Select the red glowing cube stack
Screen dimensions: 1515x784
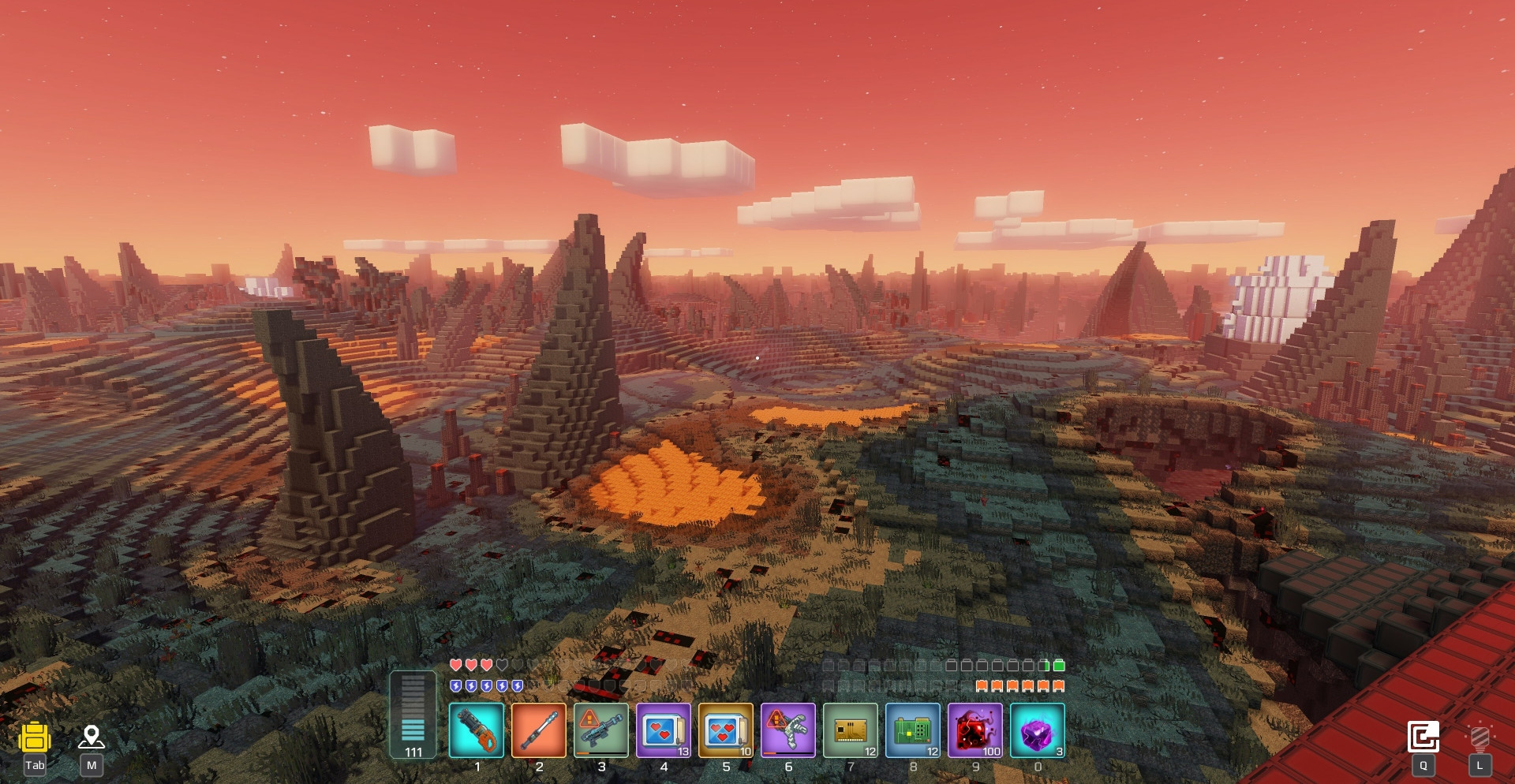point(975,730)
